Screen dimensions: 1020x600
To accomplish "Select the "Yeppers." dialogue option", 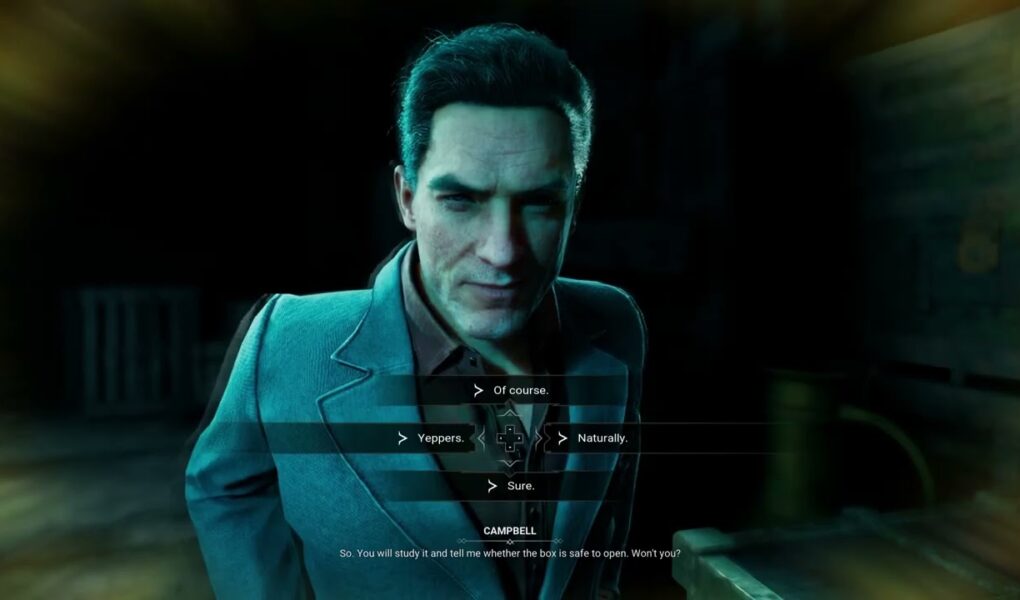I will pos(439,438).
